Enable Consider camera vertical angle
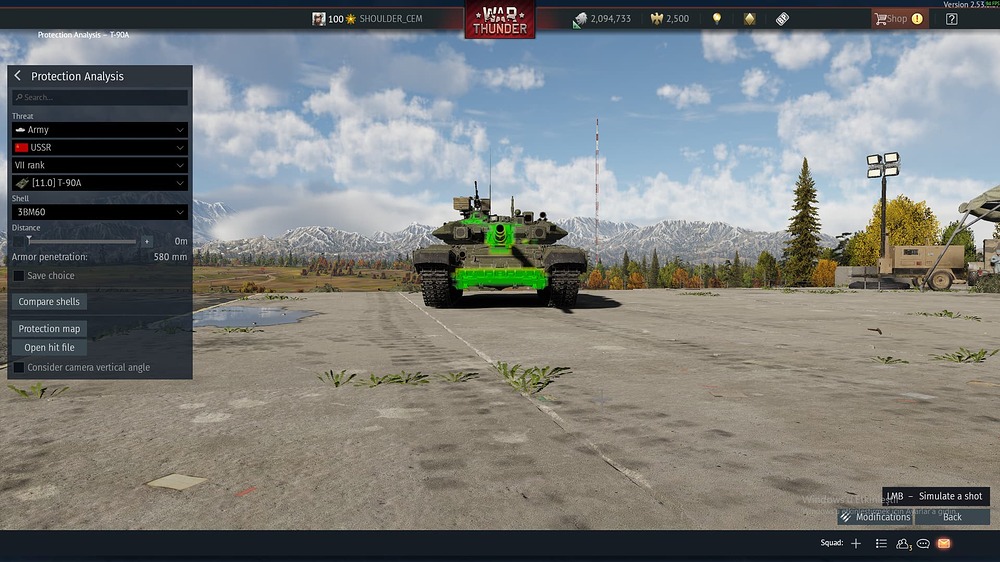 19,367
